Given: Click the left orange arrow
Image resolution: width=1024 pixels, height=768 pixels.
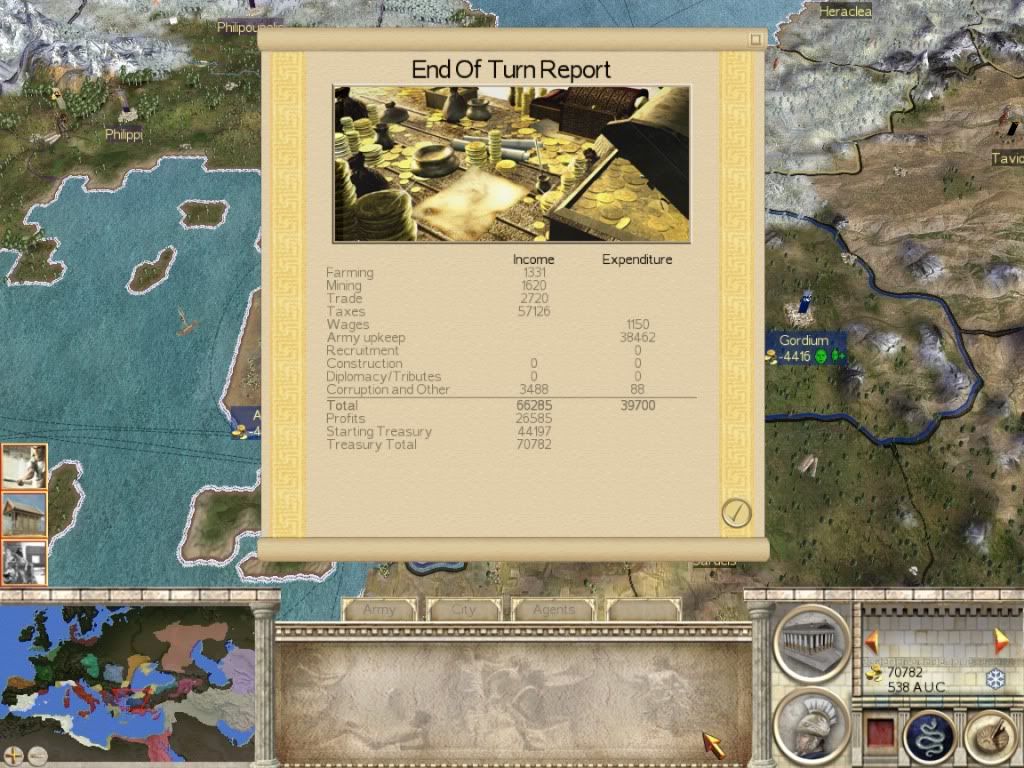Looking at the screenshot, I should (x=872, y=641).
